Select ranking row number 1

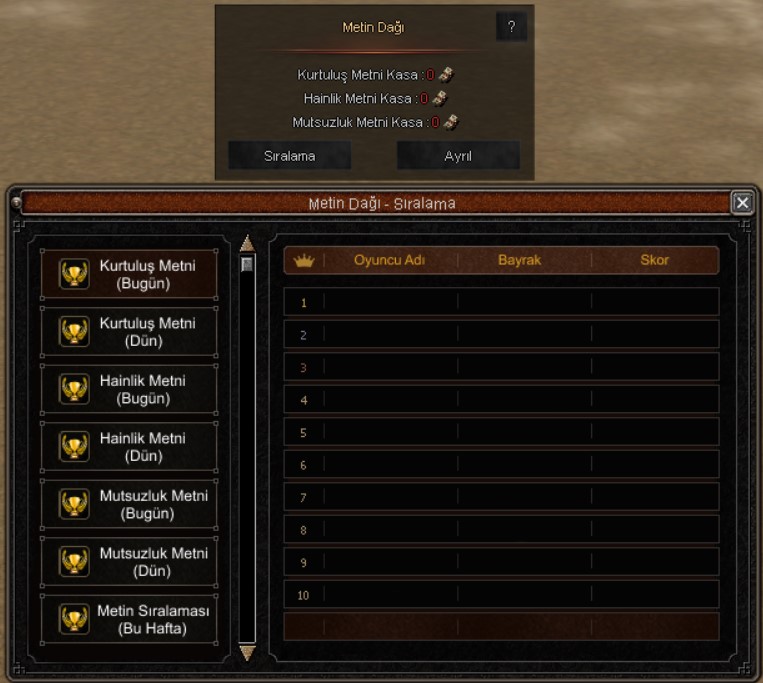(500, 302)
